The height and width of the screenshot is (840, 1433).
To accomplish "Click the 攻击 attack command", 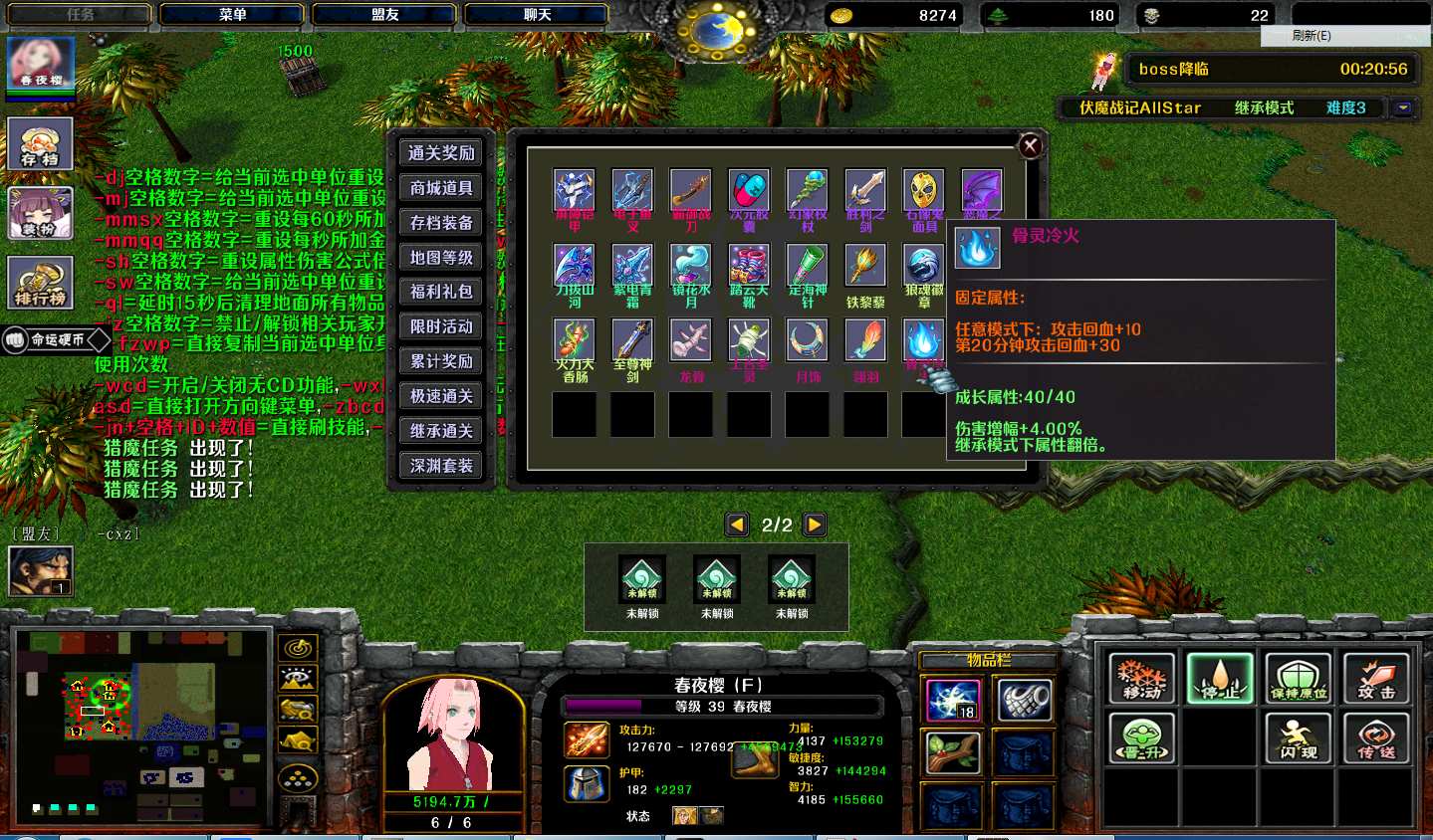I will (x=1376, y=679).
